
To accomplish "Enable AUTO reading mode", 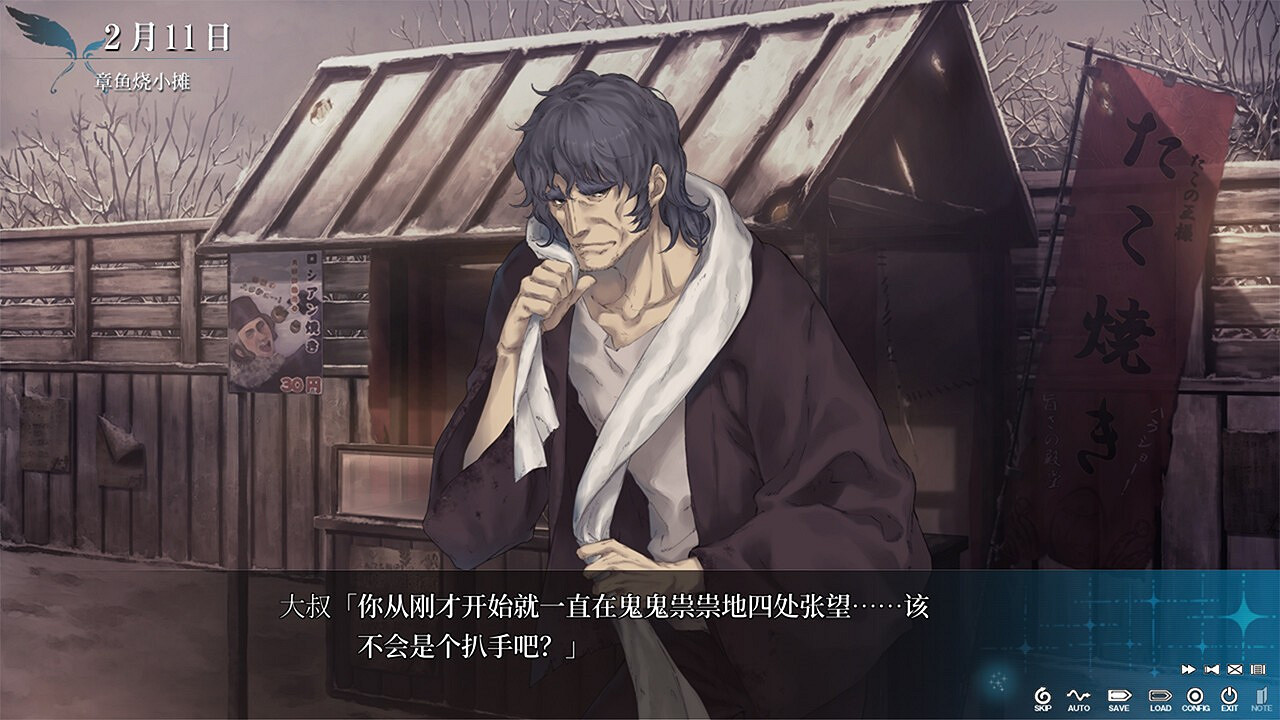I will click(x=1079, y=695).
